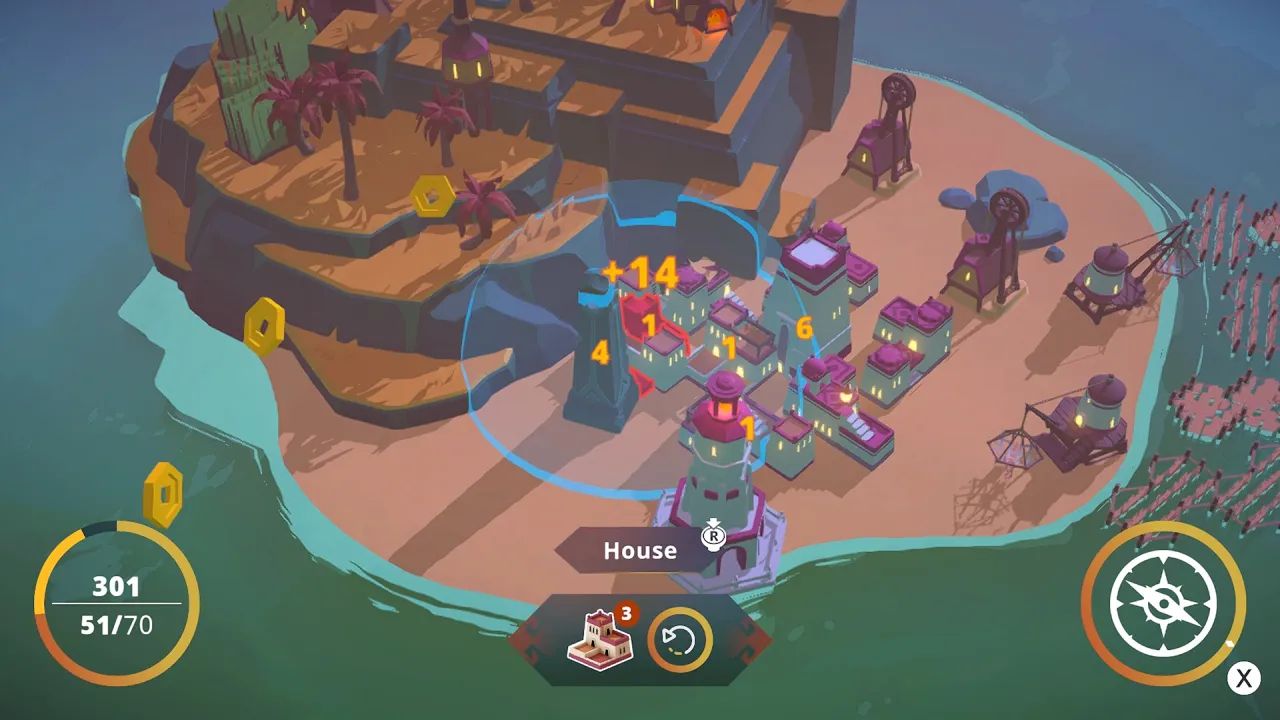Image resolution: width=1280 pixels, height=720 pixels.
Task: Collect the yellow coin token on the cliff edge
Action: click(x=265, y=322)
